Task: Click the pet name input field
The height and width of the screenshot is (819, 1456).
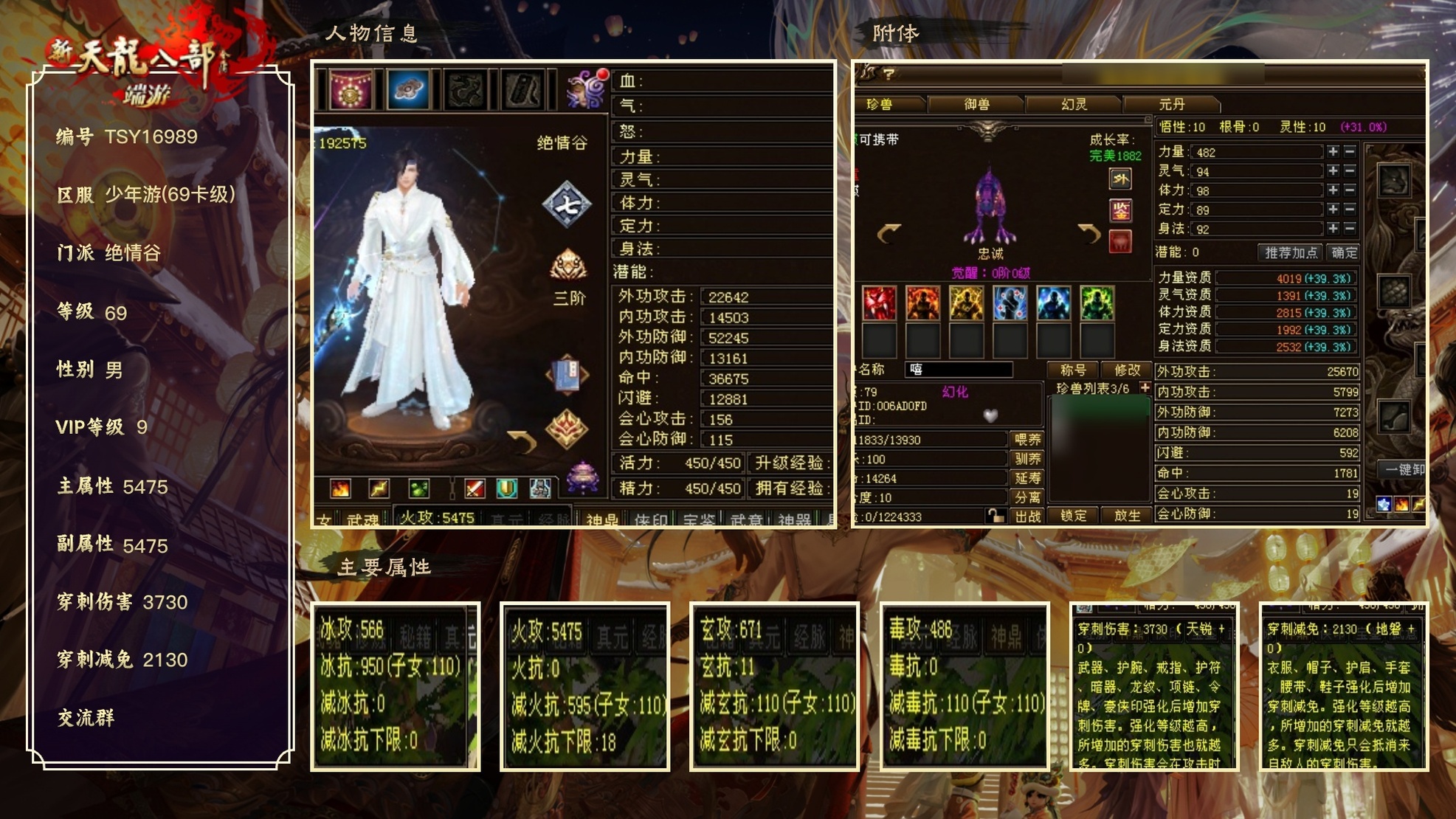Action: [959, 370]
